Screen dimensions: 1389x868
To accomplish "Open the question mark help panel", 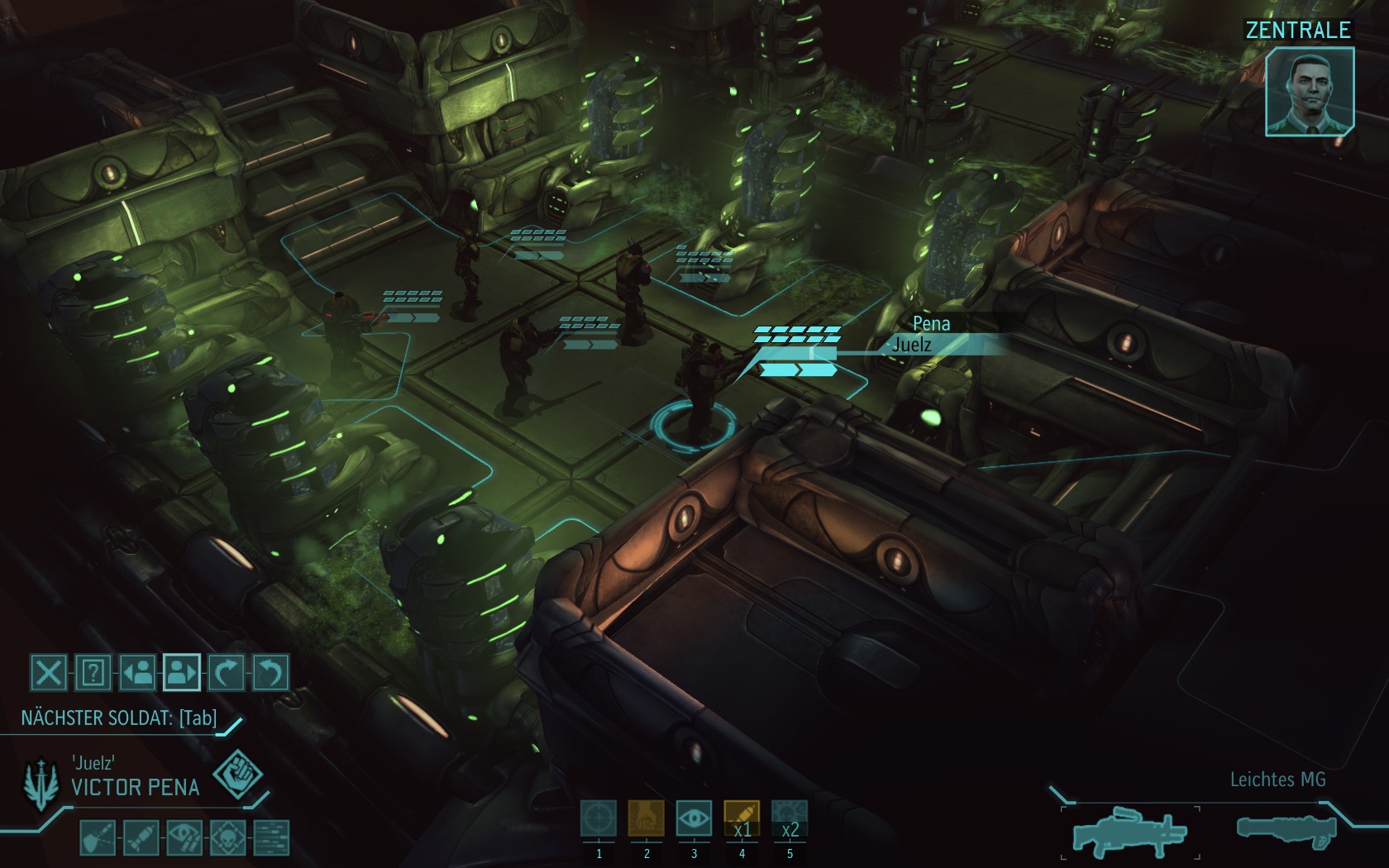I will (93, 672).
